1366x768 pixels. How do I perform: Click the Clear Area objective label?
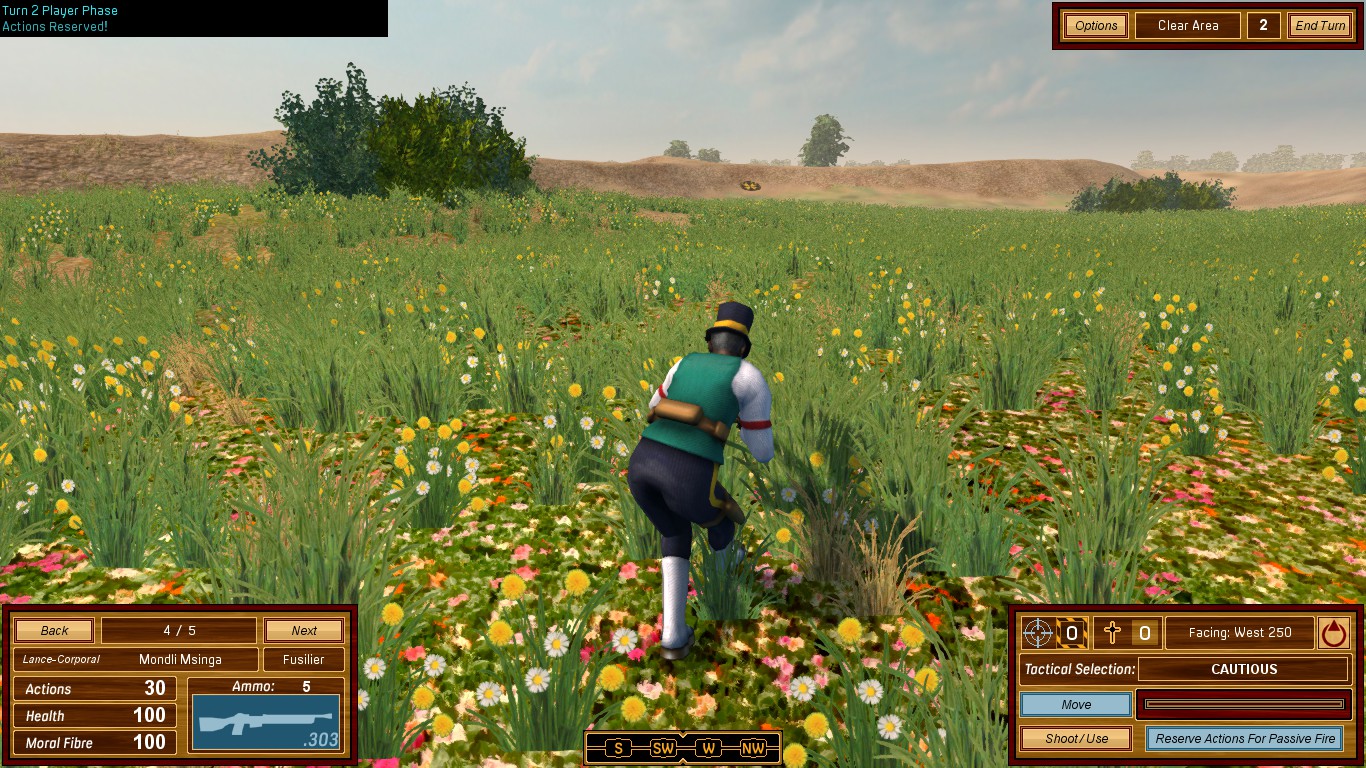click(1188, 26)
